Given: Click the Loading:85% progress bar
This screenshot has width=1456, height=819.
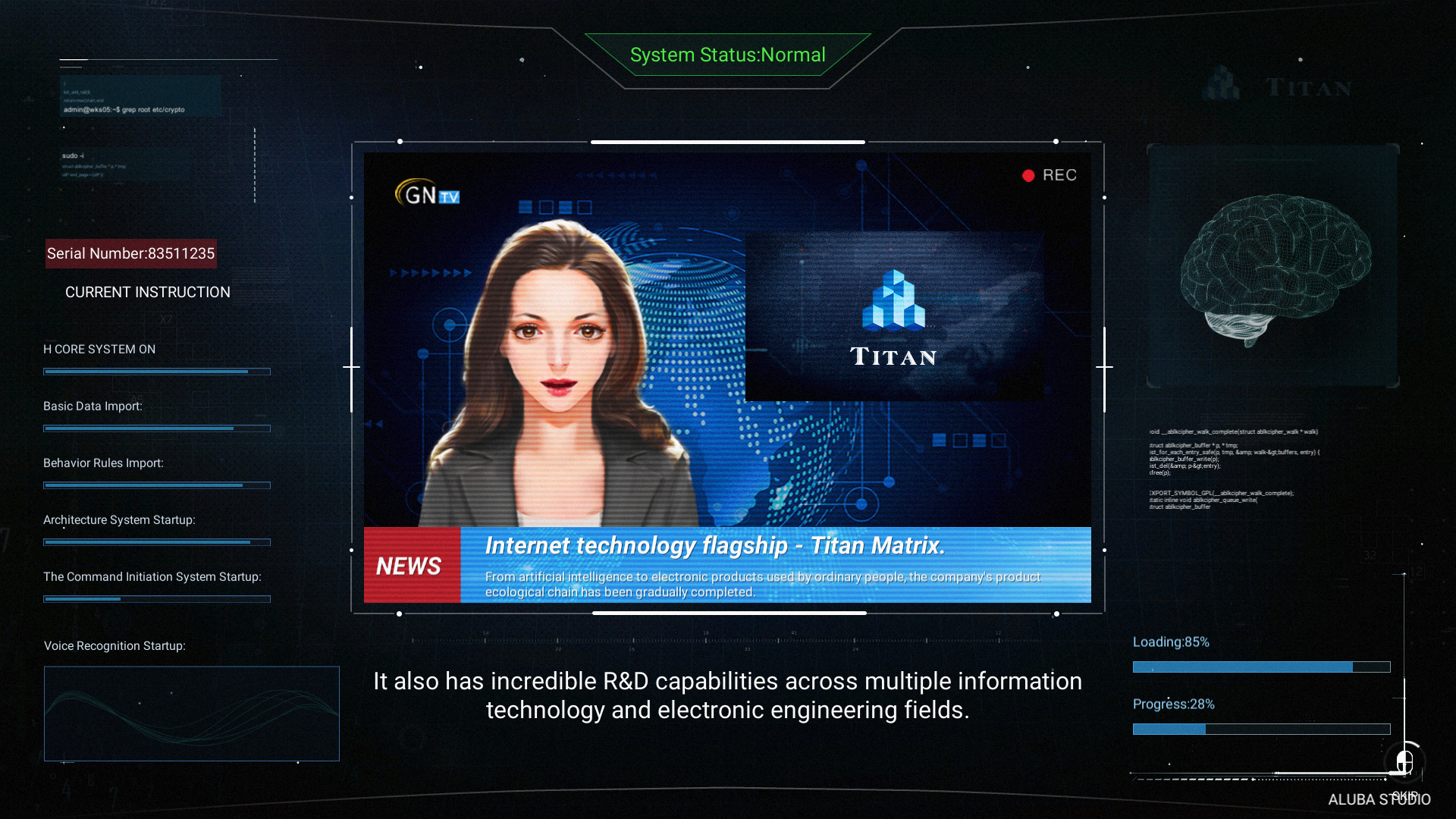Looking at the screenshot, I should coord(1260,667).
